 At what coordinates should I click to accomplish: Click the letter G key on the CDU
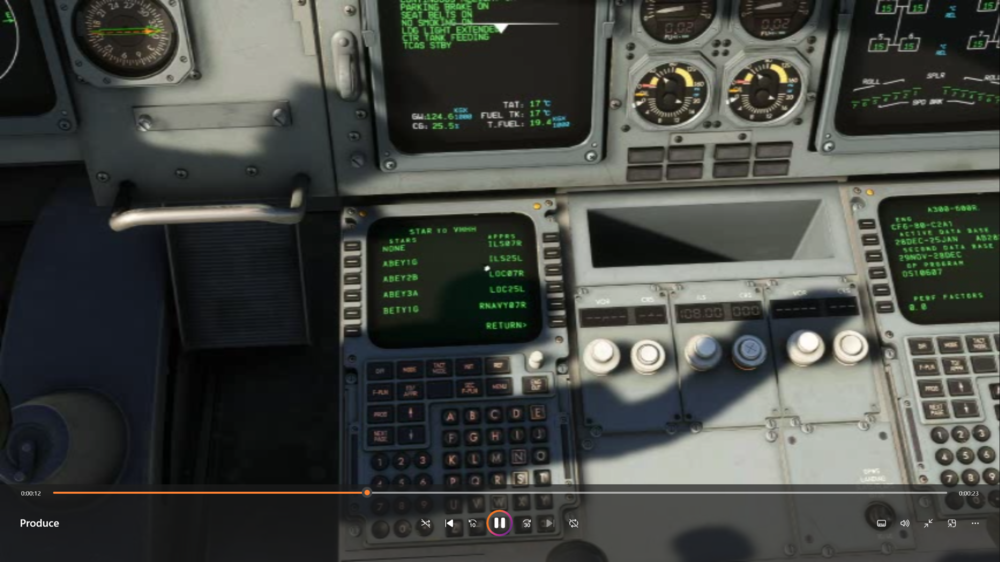(x=471, y=437)
